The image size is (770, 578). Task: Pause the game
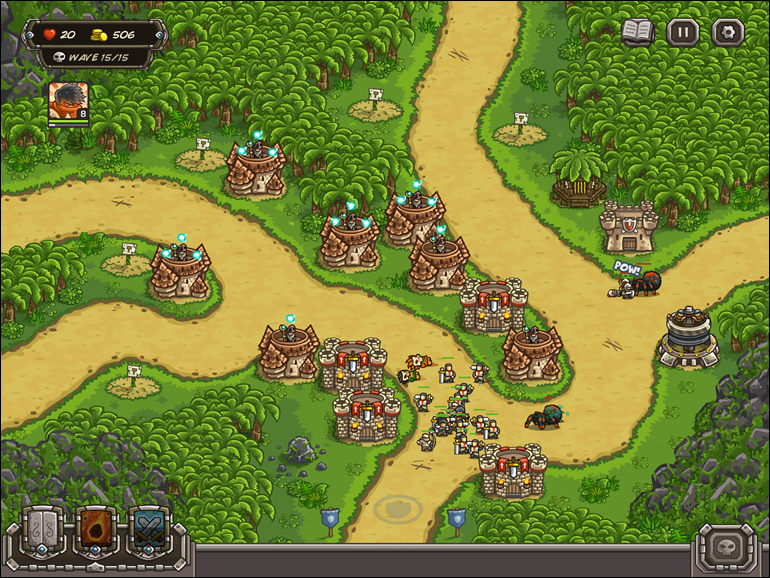(683, 32)
